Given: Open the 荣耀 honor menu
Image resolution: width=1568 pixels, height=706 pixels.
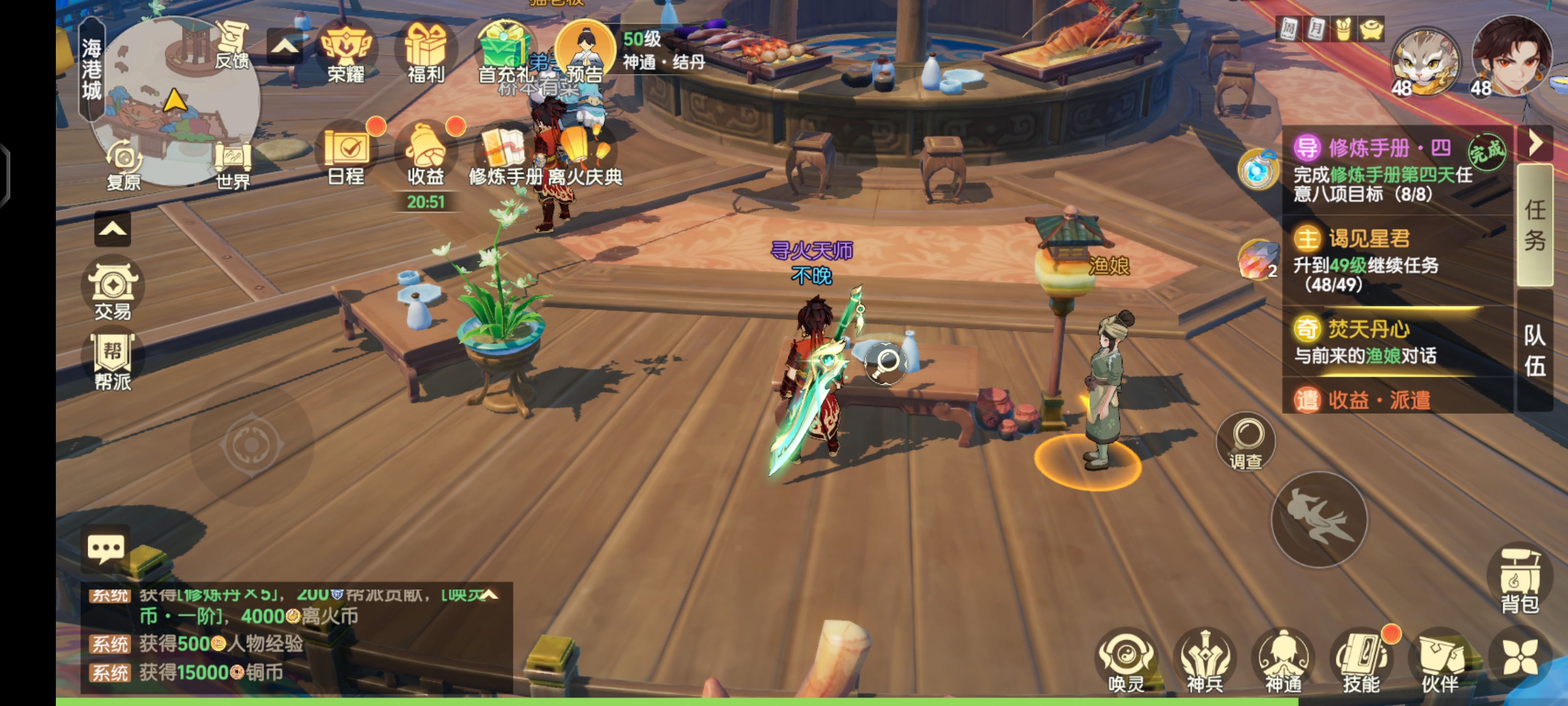Looking at the screenshot, I should pyautogui.click(x=346, y=52).
